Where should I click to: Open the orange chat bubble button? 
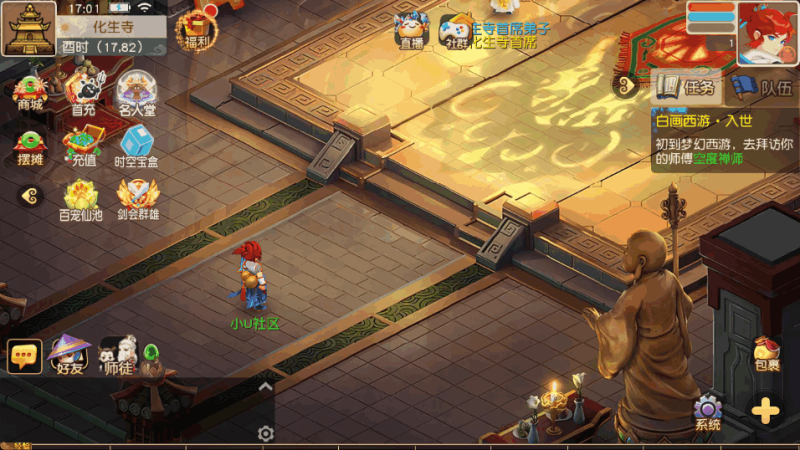pyautogui.click(x=23, y=356)
